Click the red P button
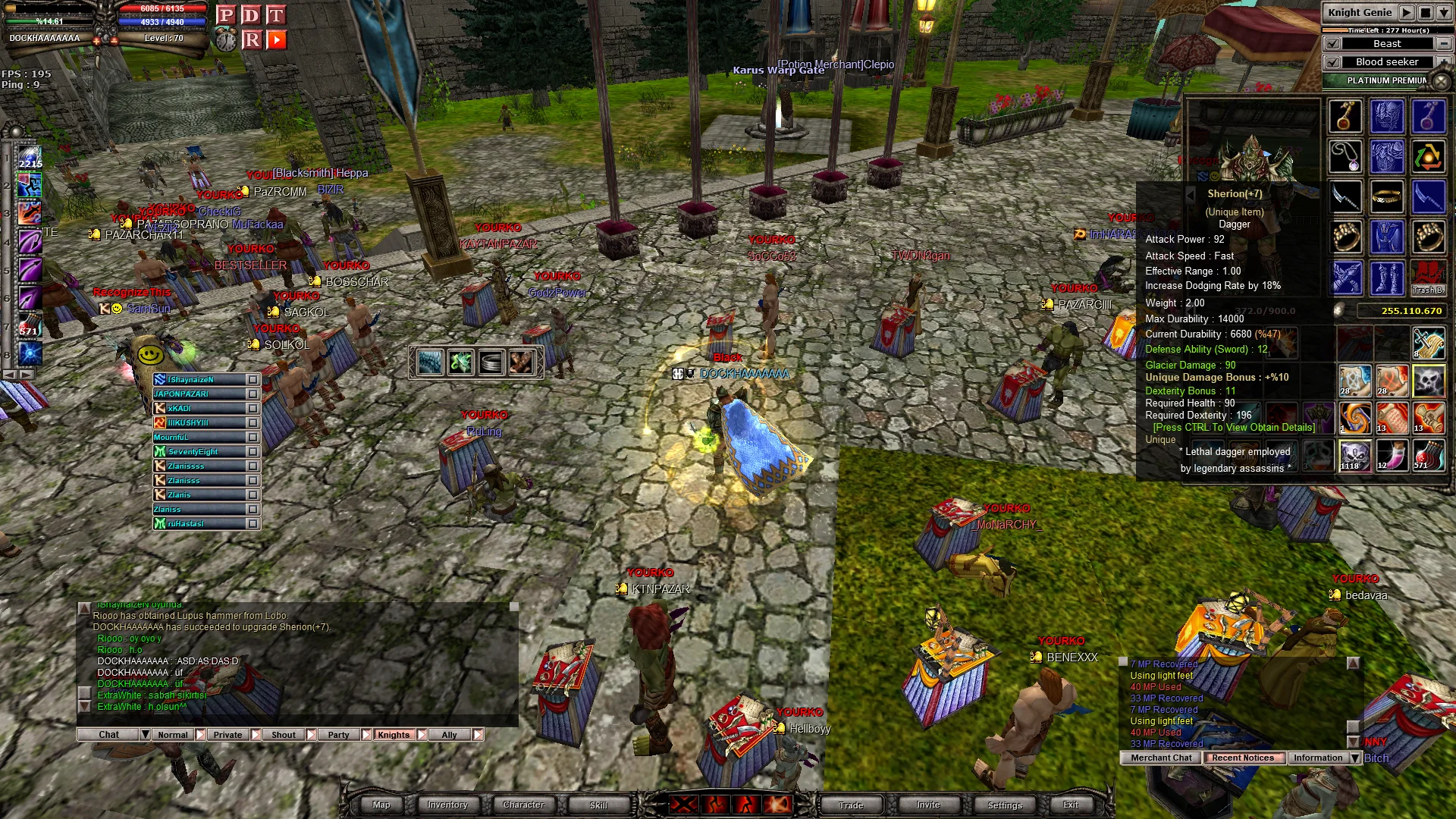This screenshot has height=819, width=1456. click(225, 15)
